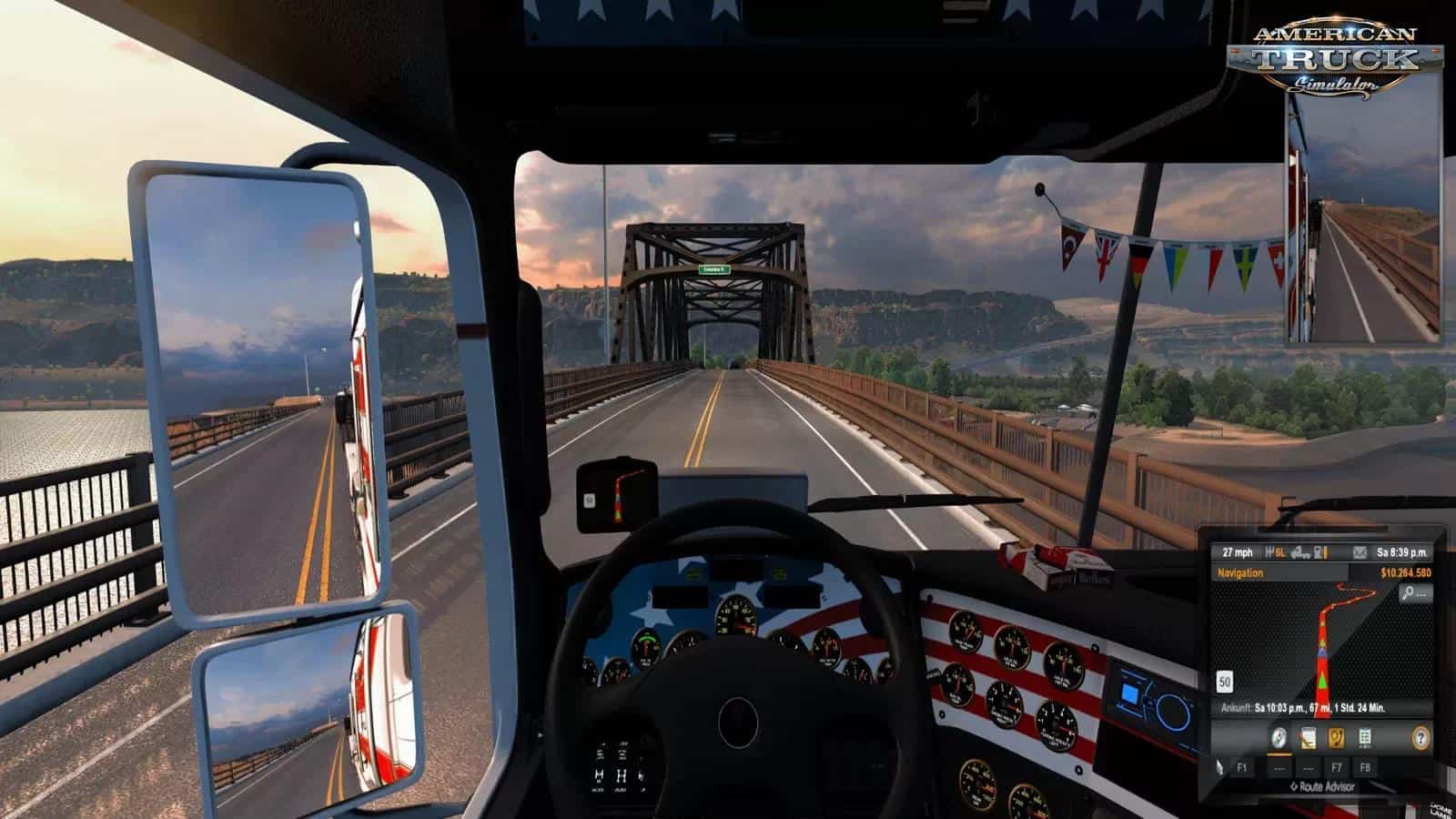The width and height of the screenshot is (1456, 819).
Task: Switch to the compass Navigation tab
Action: (1280, 737)
